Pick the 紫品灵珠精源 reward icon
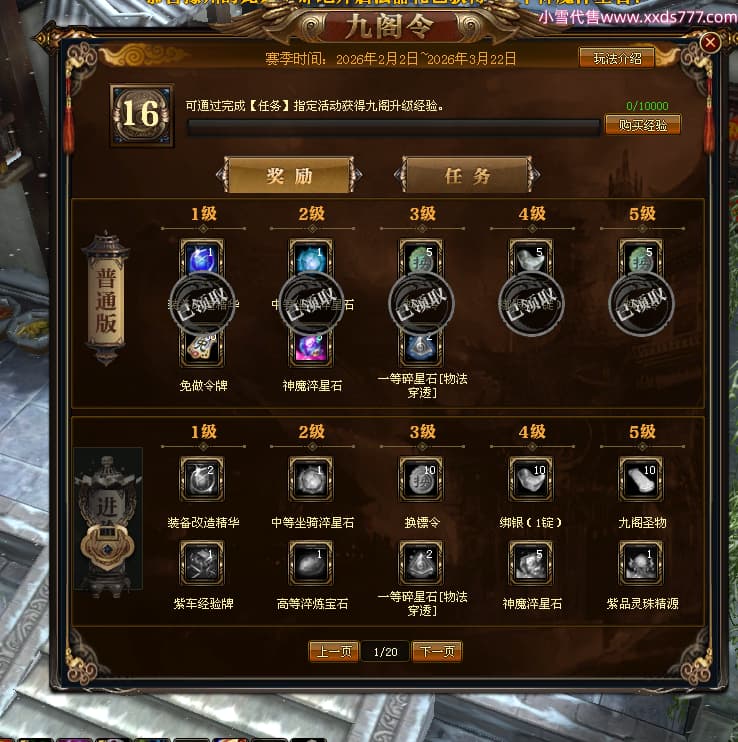This screenshot has height=742, width=738. tap(641, 562)
